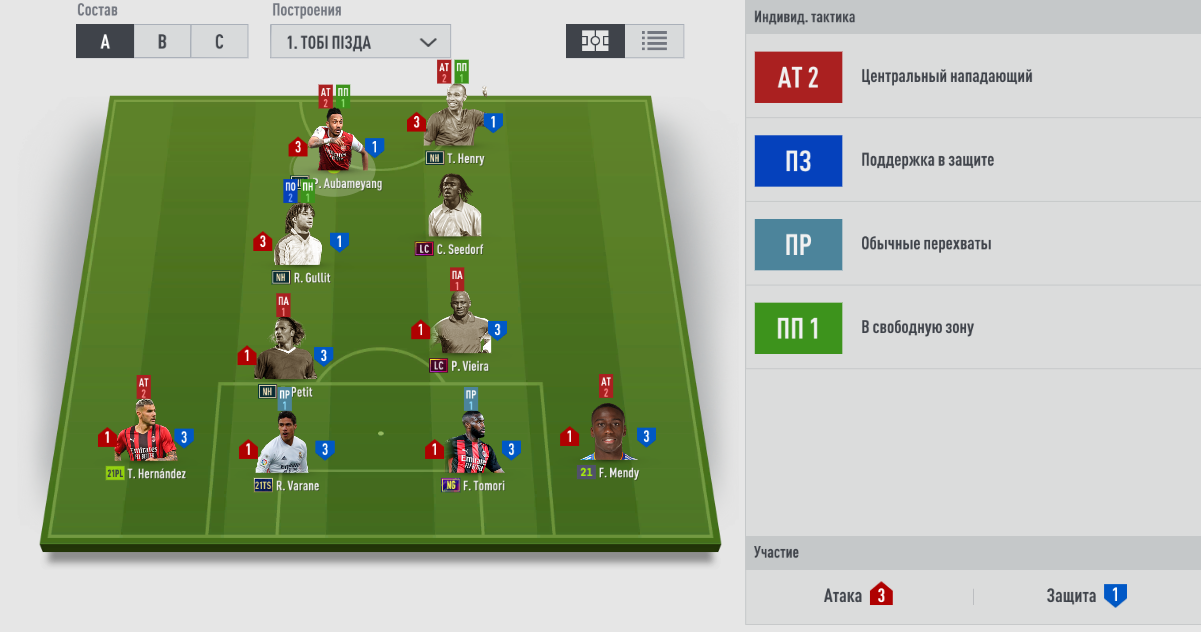The image size is (1201, 632).
Task: Open the formation dropdown
Action: click(360, 42)
